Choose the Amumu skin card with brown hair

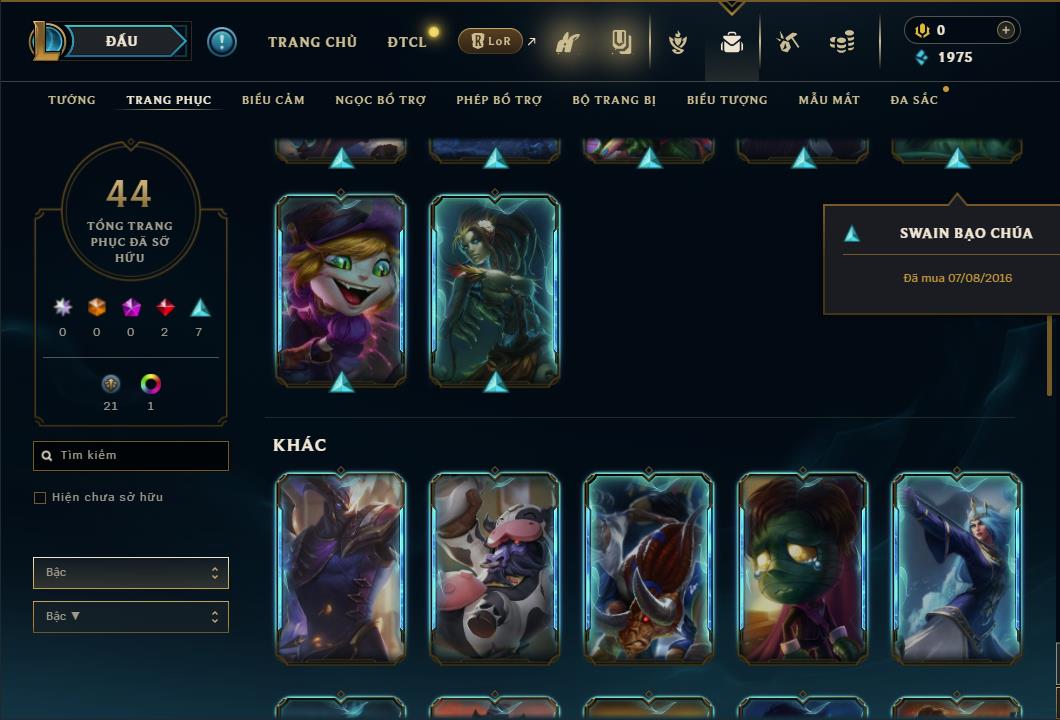[x=803, y=568]
